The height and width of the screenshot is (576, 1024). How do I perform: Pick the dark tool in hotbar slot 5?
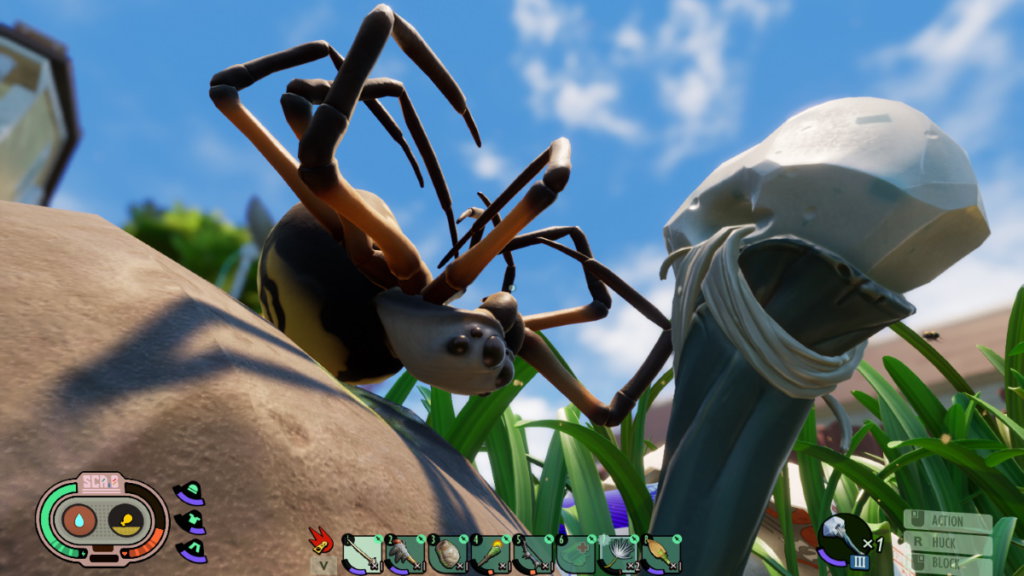point(534,554)
